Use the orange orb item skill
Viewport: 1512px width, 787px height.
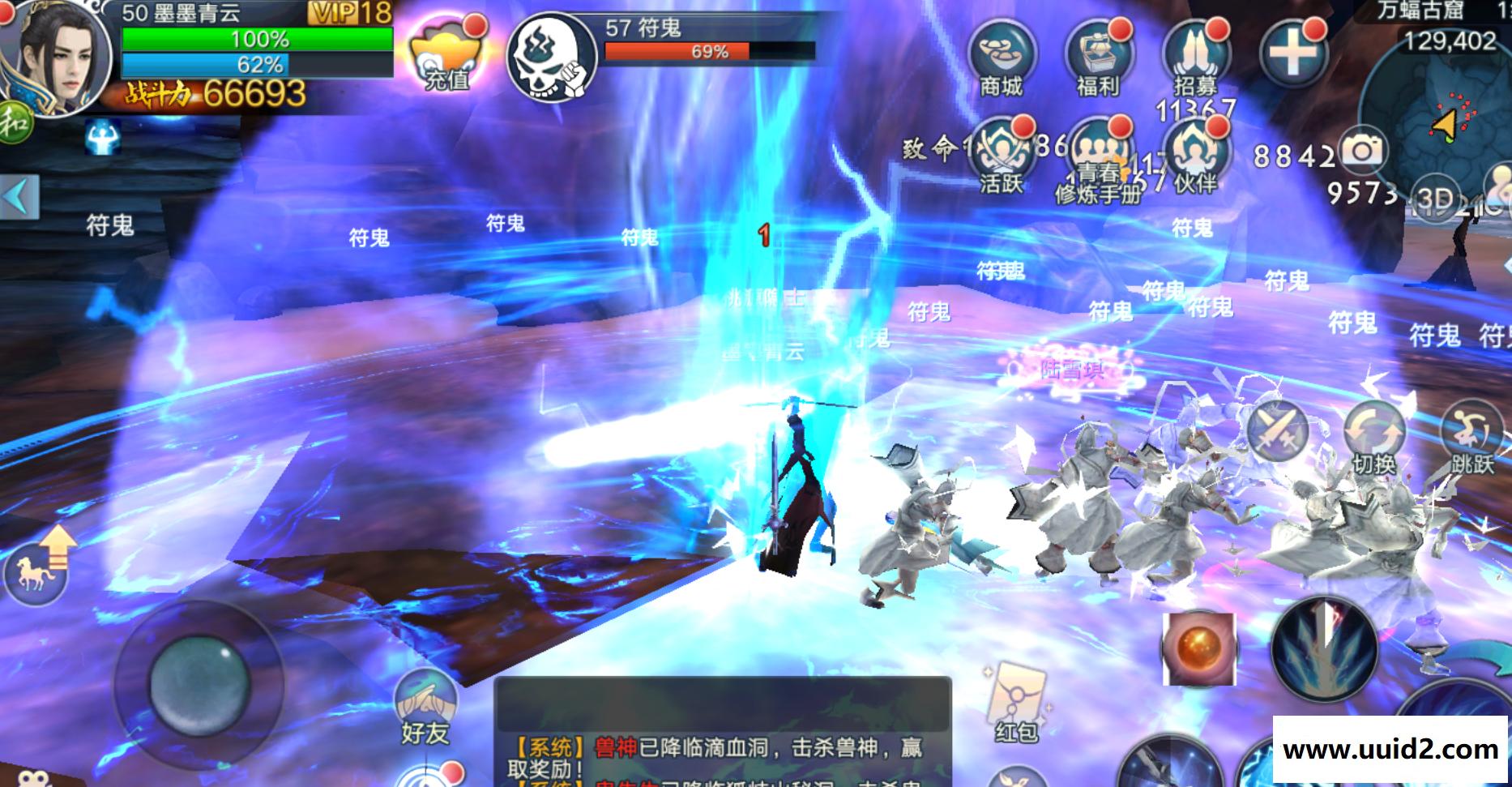1199,648
